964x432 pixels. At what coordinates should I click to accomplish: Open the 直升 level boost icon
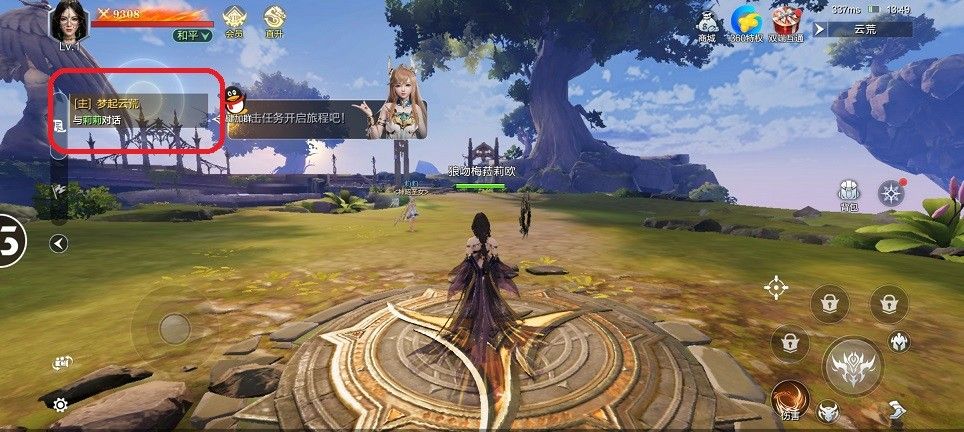pos(273,19)
